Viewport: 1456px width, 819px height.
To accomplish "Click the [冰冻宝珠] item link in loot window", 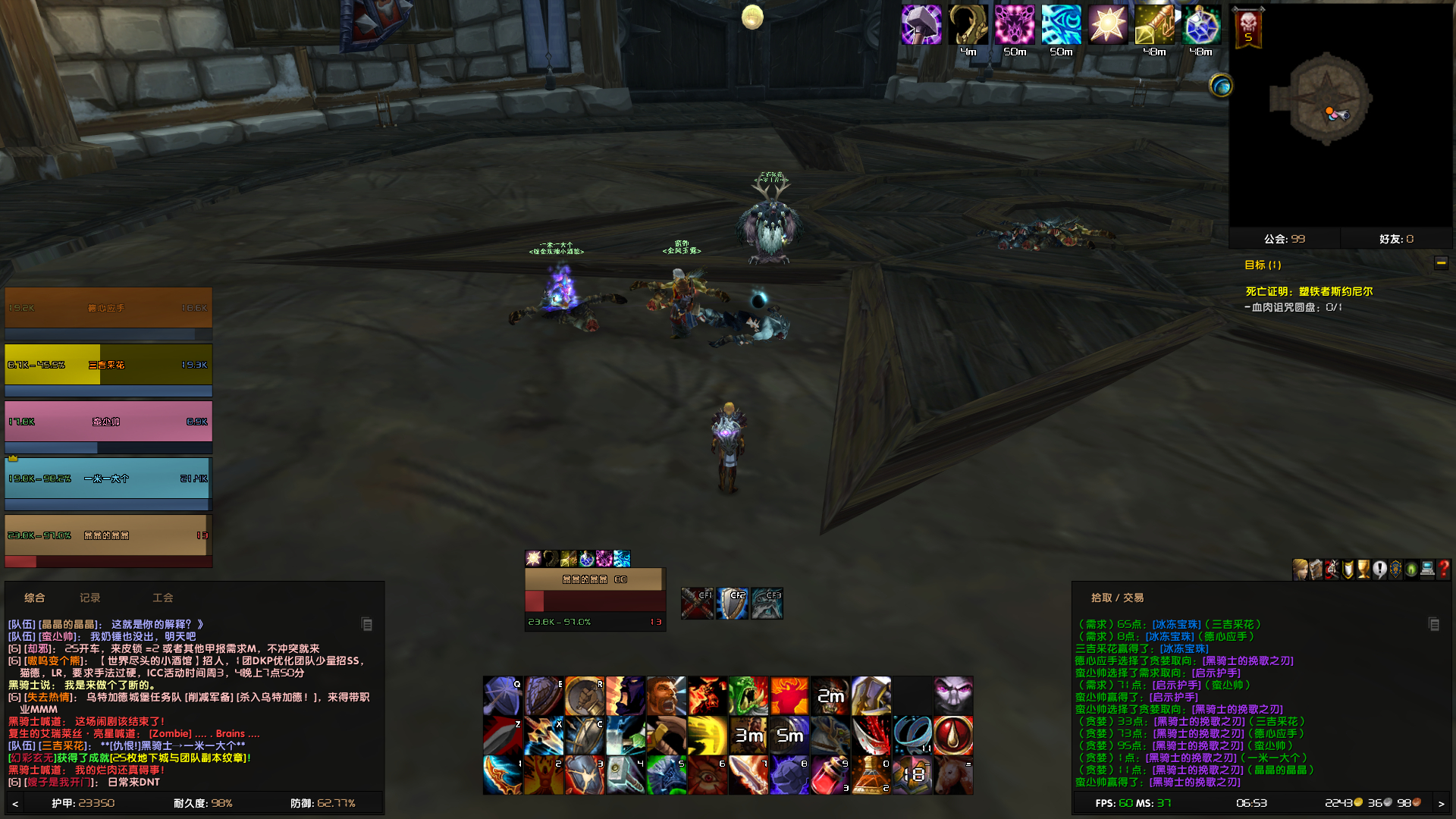I will tap(1176, 624).
